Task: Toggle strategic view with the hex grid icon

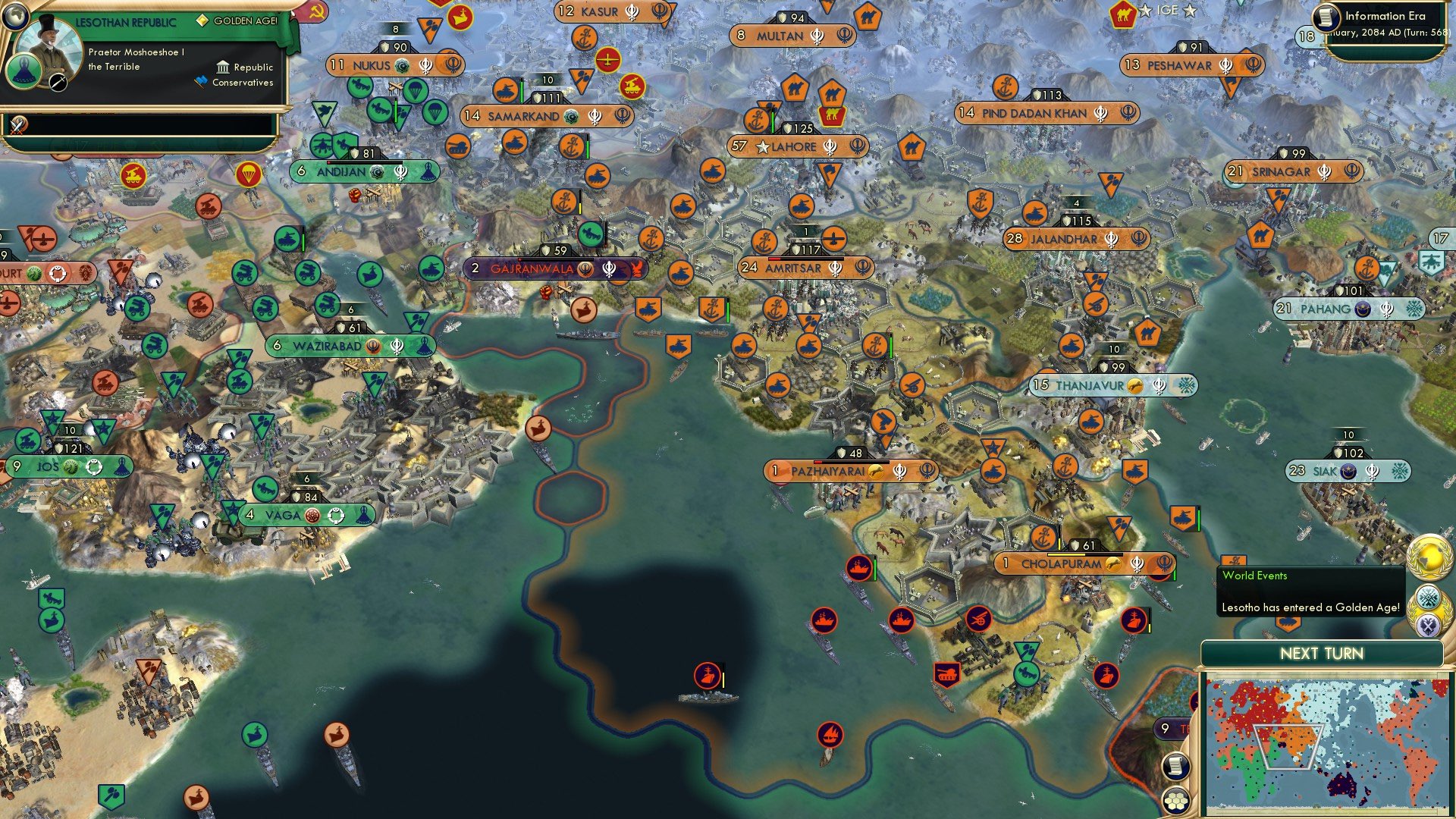Action: [1176, 801]
